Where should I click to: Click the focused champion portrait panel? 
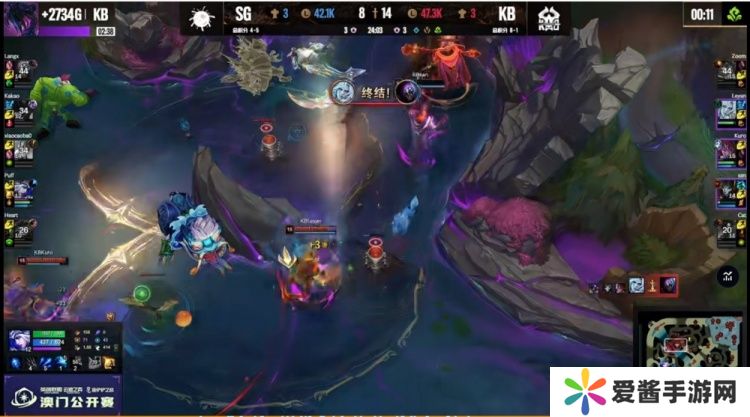click(x=20, y=342)
